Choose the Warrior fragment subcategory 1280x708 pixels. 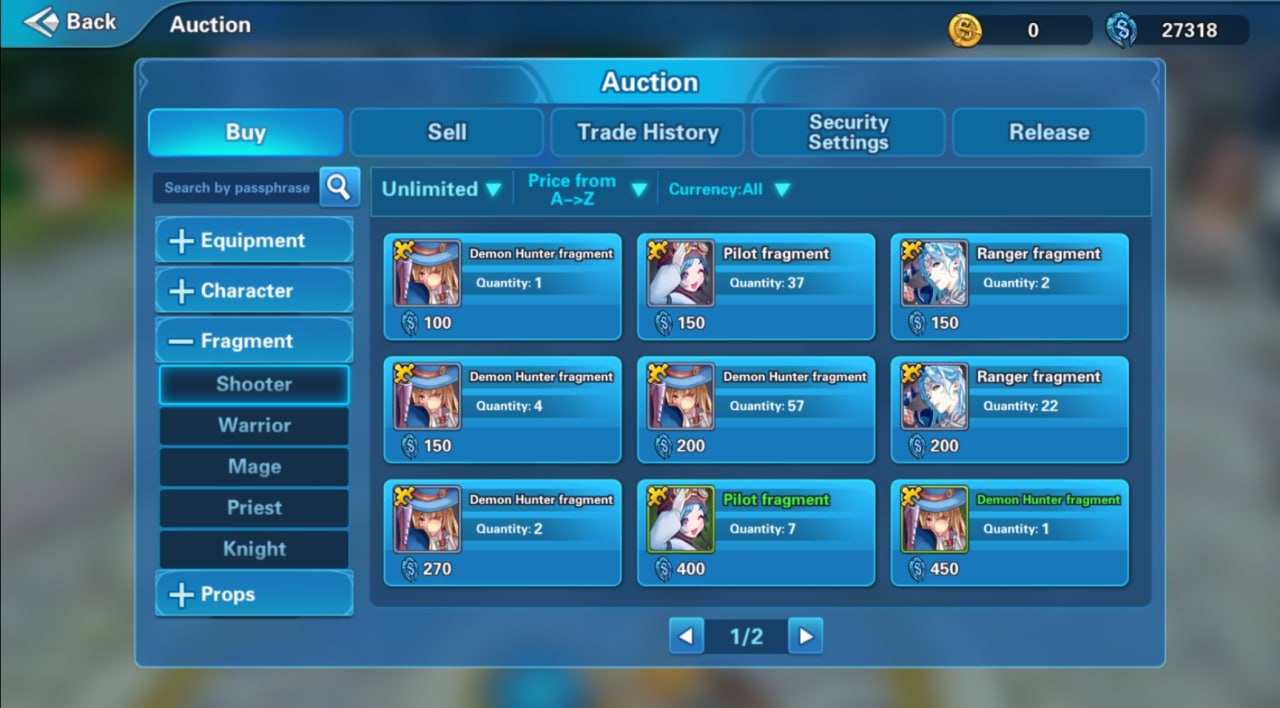click(254, 425)
